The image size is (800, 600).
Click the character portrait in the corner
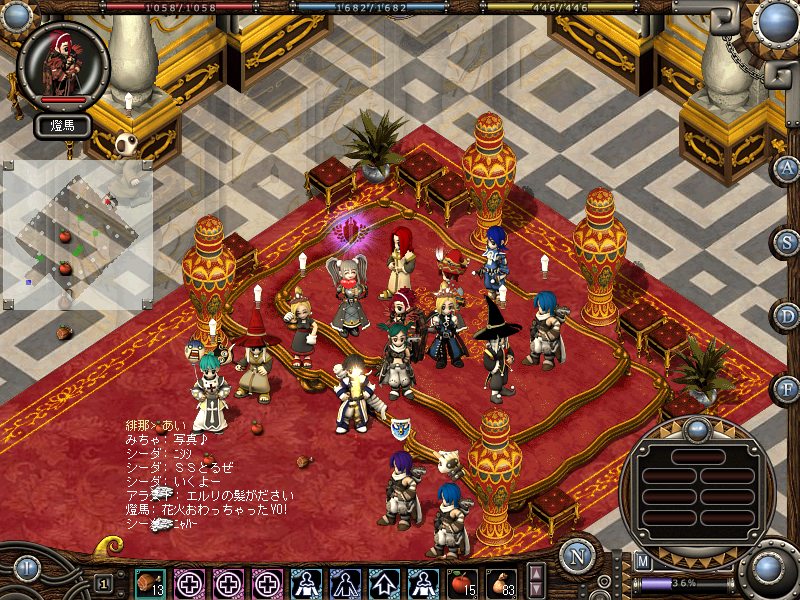click(63, 63)
